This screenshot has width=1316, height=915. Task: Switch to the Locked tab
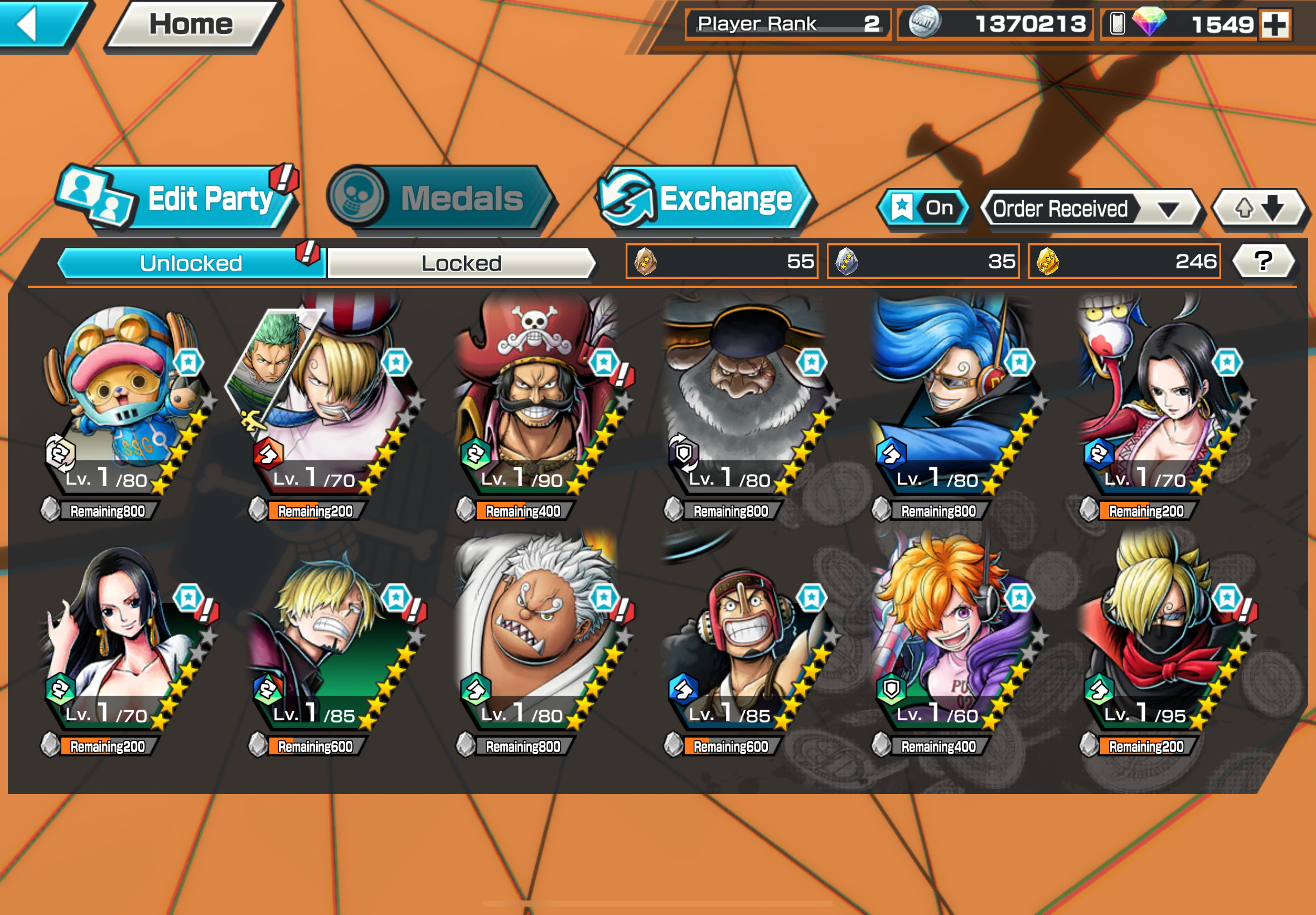[x=461, y=263]
